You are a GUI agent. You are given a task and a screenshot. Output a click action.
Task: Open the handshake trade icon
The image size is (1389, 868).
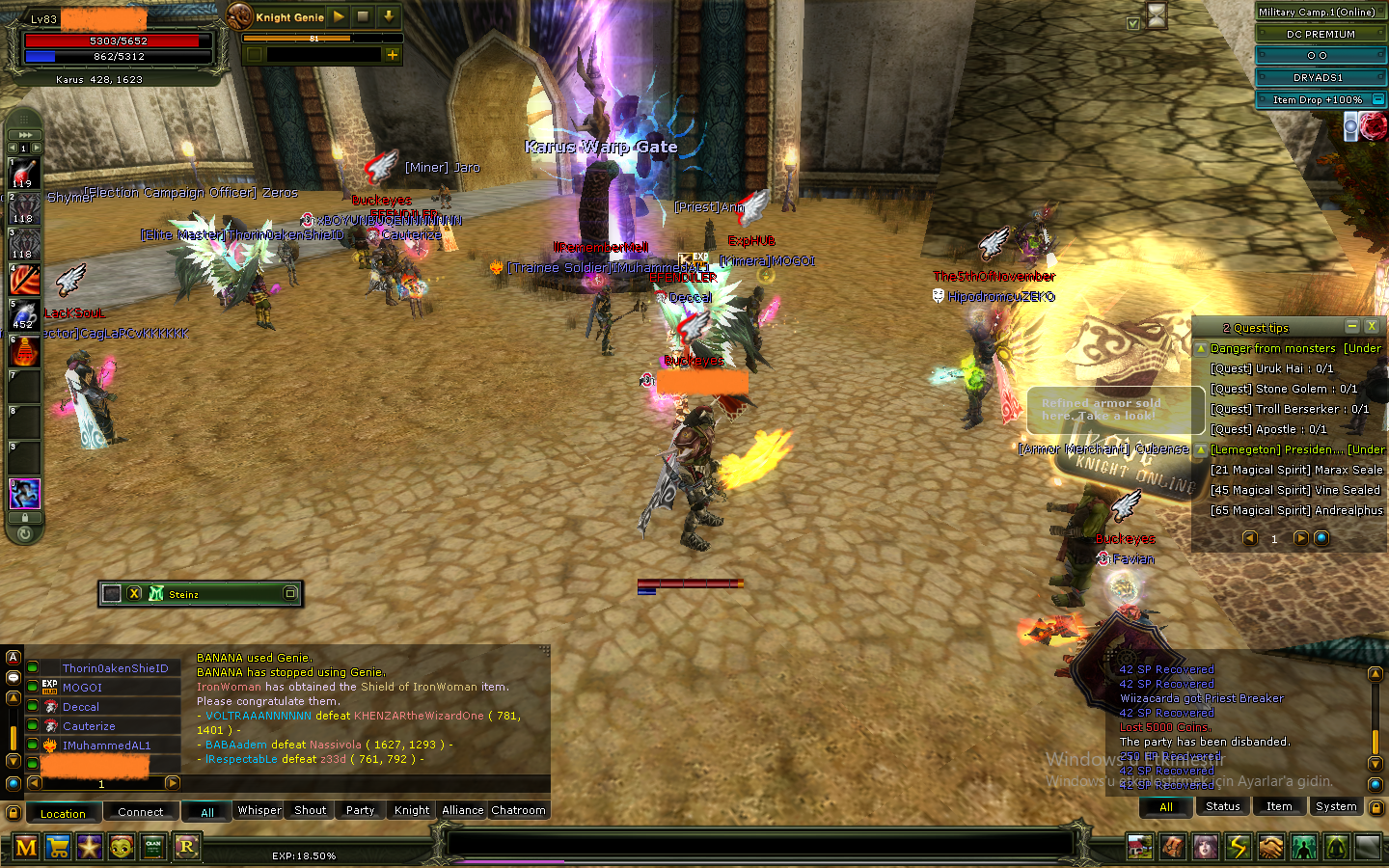pyautogui.click(x=1270, y=848)
